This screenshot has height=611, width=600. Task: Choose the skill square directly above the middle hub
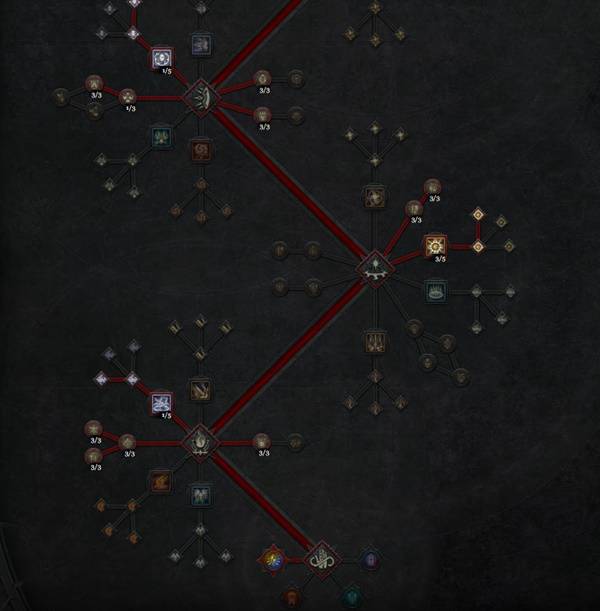coord(374,197)
